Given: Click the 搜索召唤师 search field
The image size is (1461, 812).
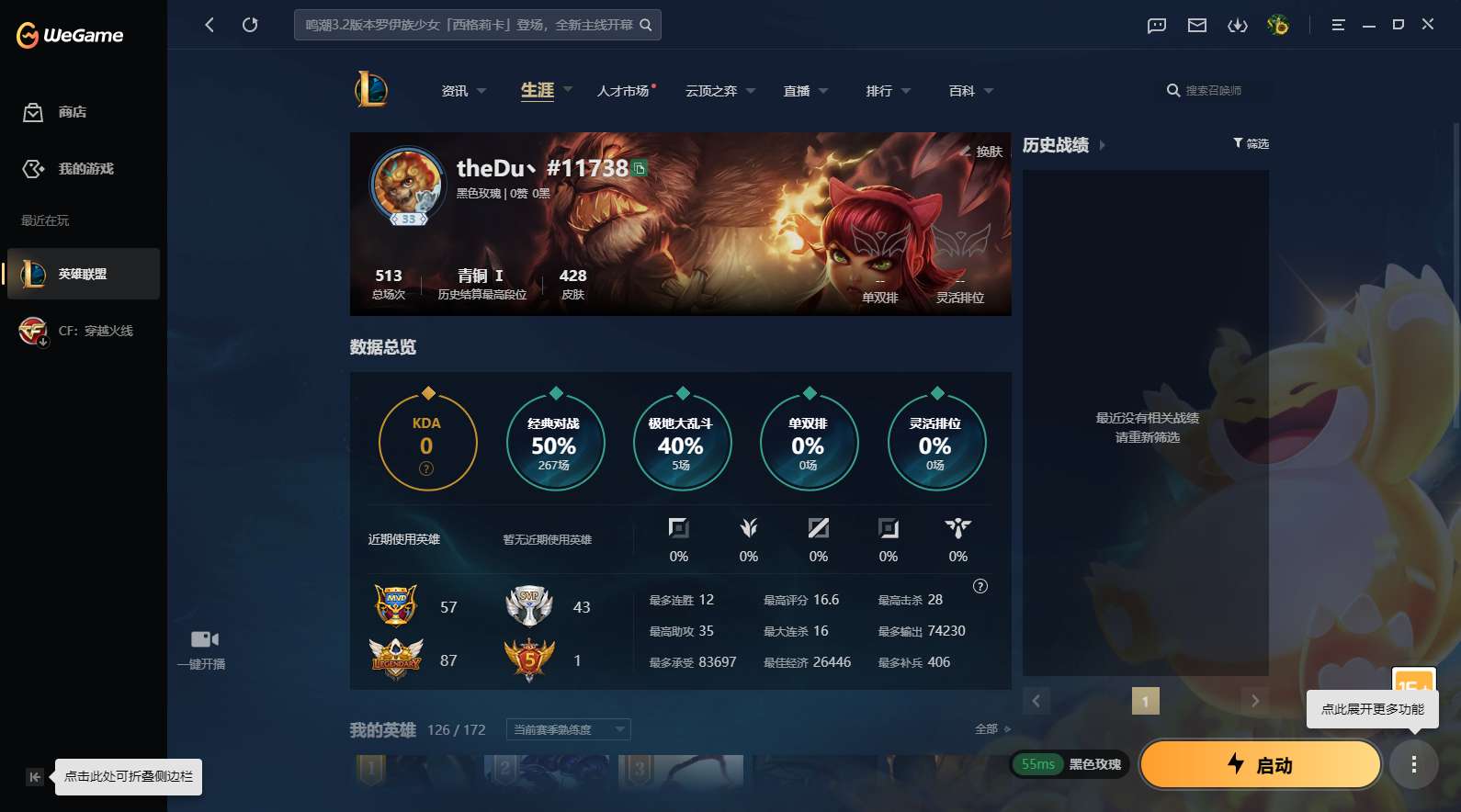Looking at the screenshot, I should [x=1215, y=90].
